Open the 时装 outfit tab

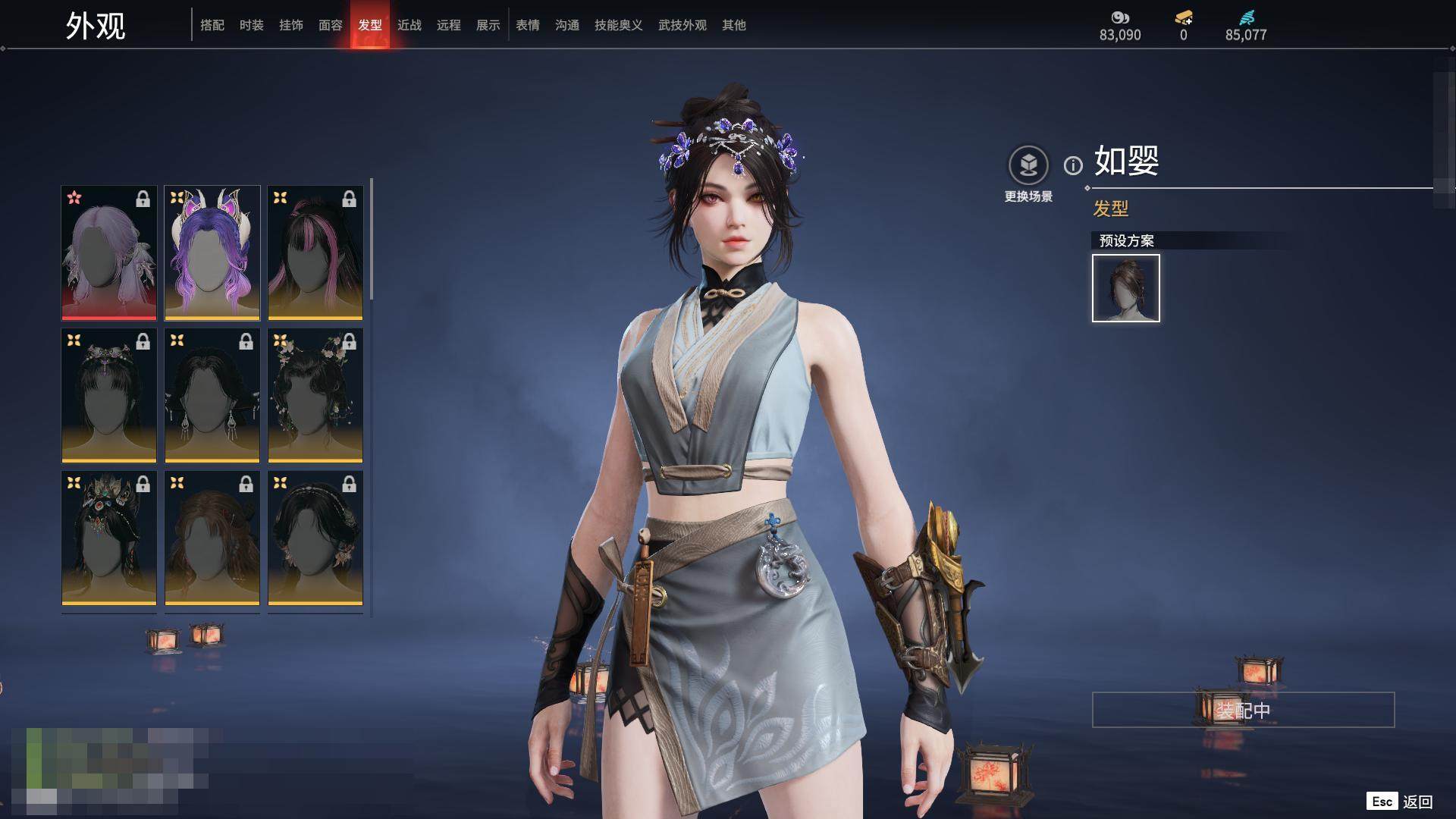pos(252,25)
